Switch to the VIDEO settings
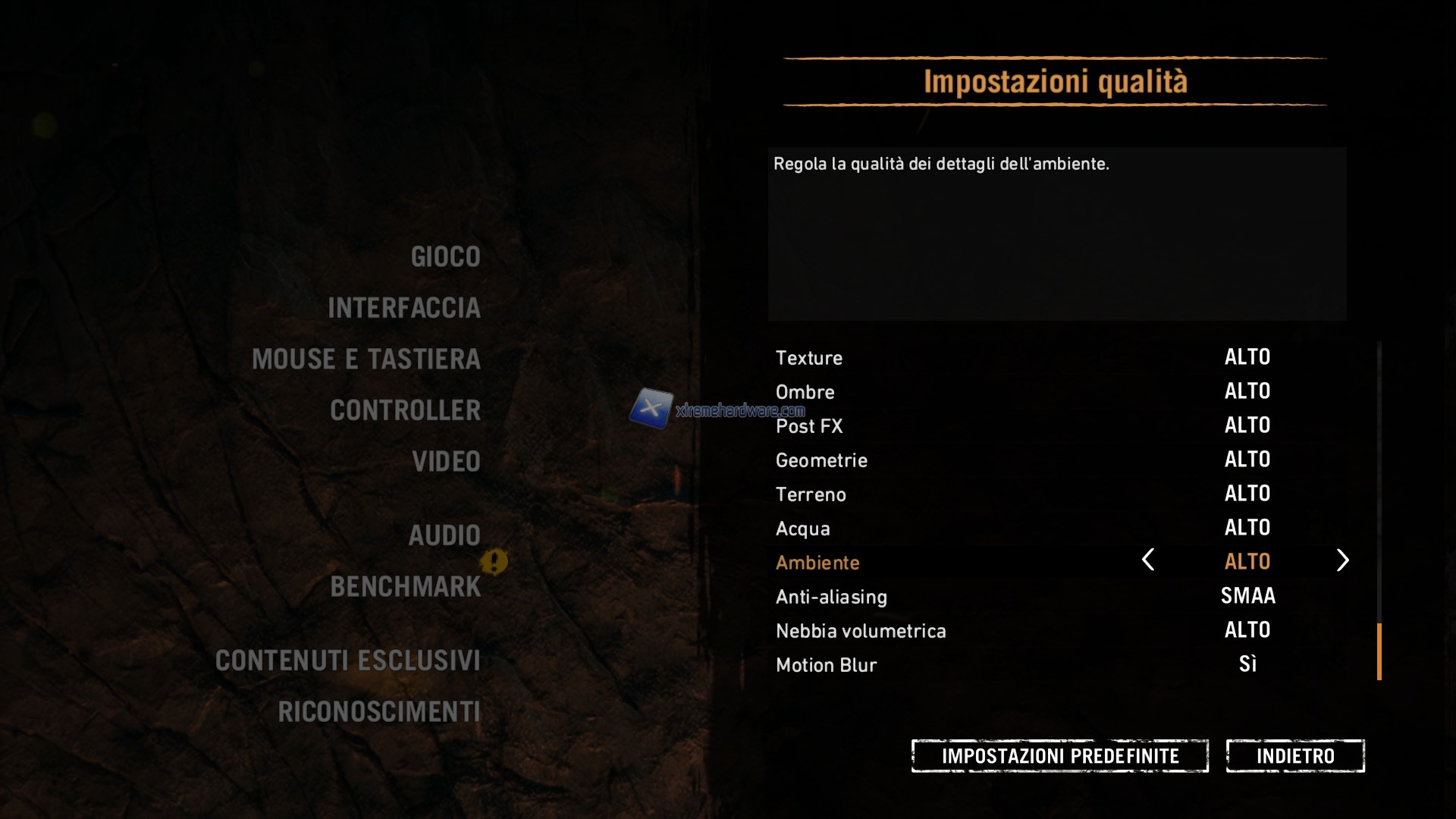1456x819 pixels. 446,462
